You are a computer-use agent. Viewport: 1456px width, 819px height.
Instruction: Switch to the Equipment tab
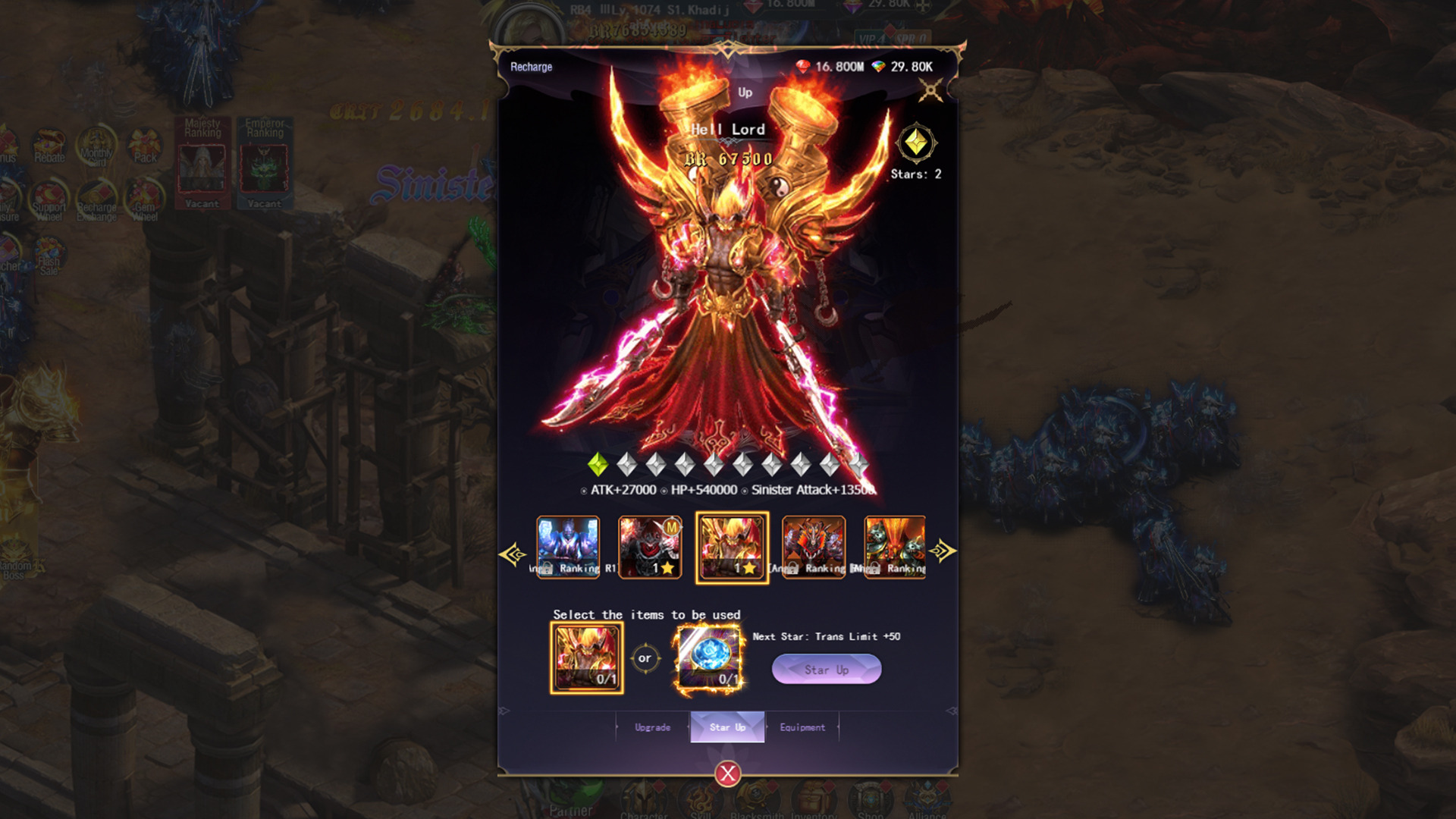[803, 726]
